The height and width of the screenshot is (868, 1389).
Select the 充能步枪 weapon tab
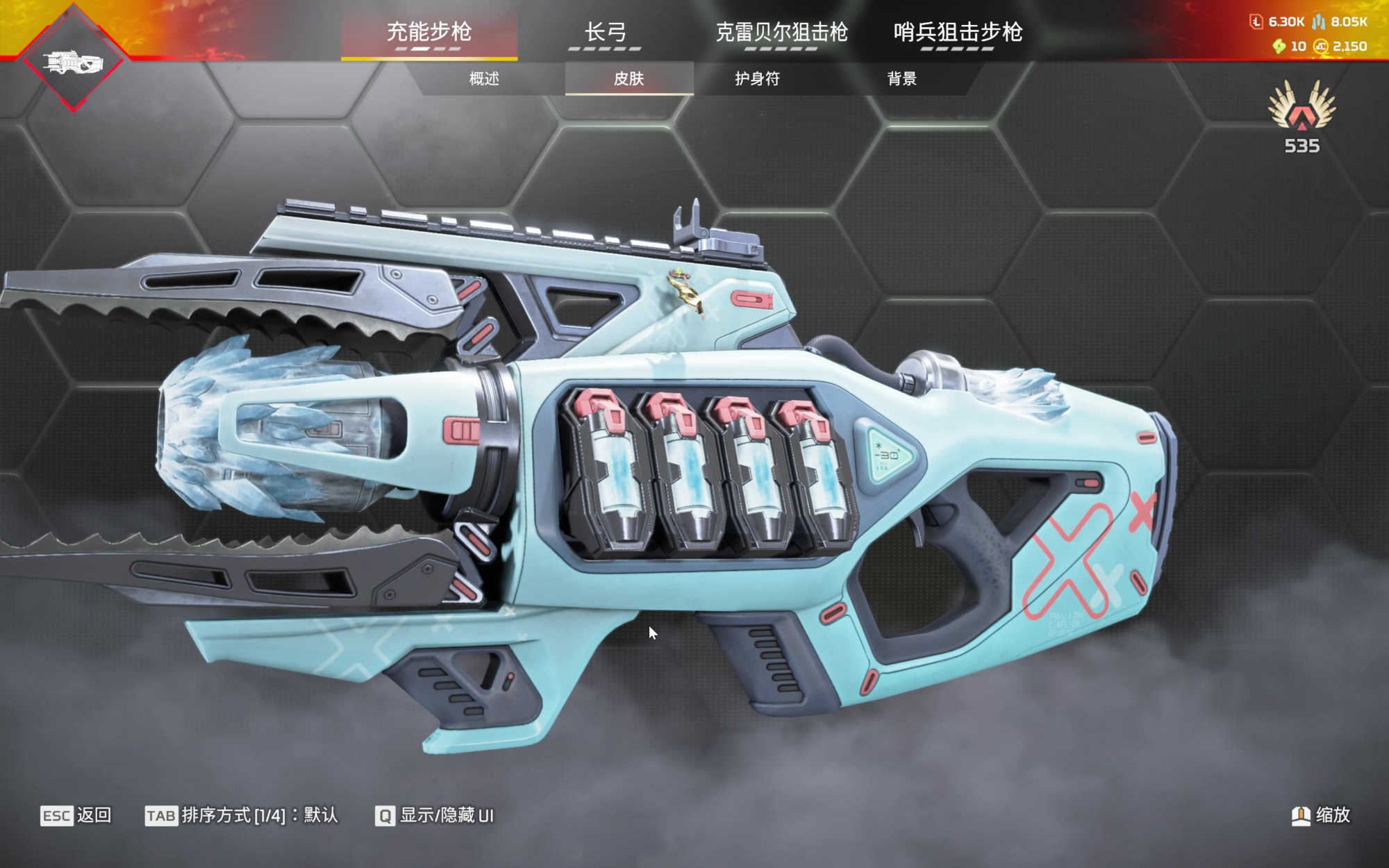click(429, 33)
